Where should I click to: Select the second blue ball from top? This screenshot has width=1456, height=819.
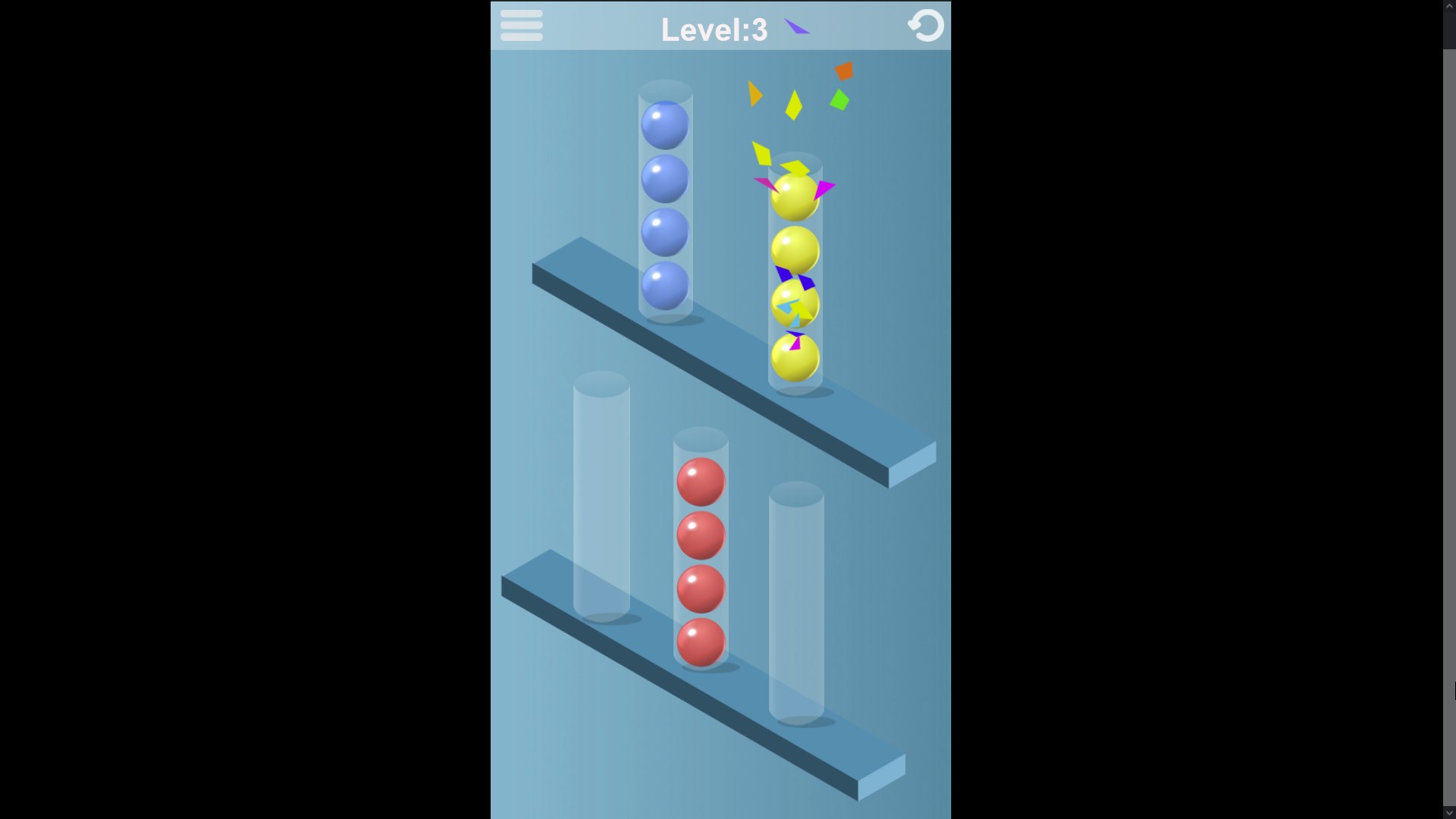(x=665, y=180)
